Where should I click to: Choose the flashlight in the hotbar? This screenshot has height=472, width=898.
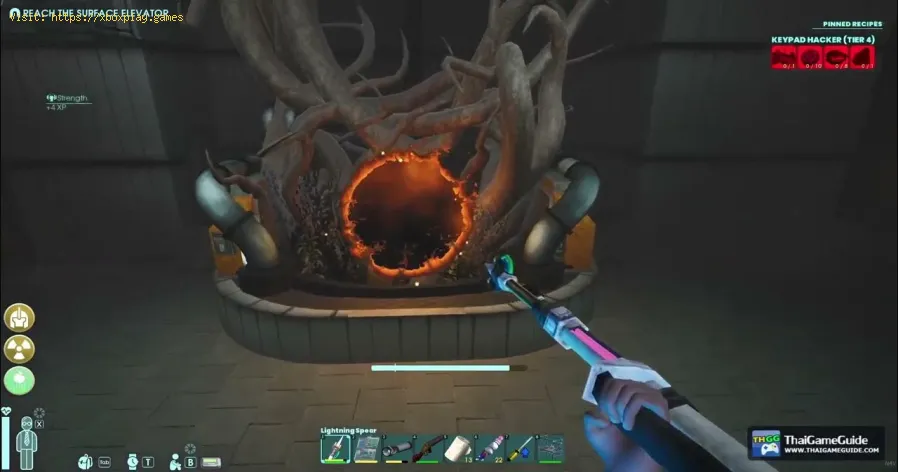[x=400, y=449]
